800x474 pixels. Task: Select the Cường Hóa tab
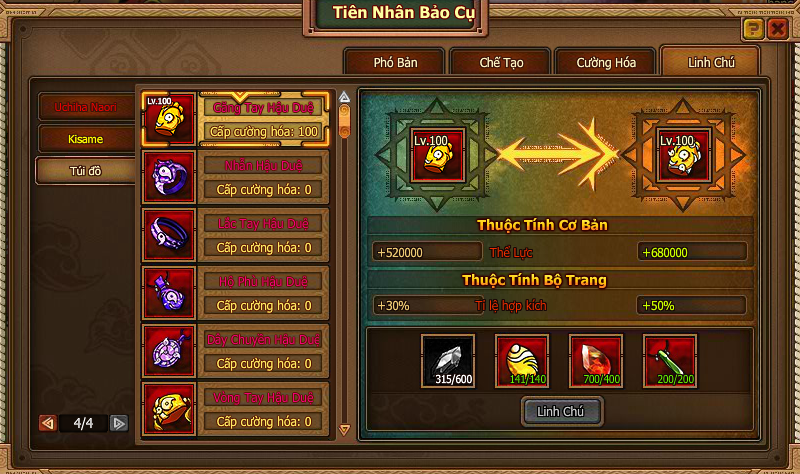(x=606, y=62)
